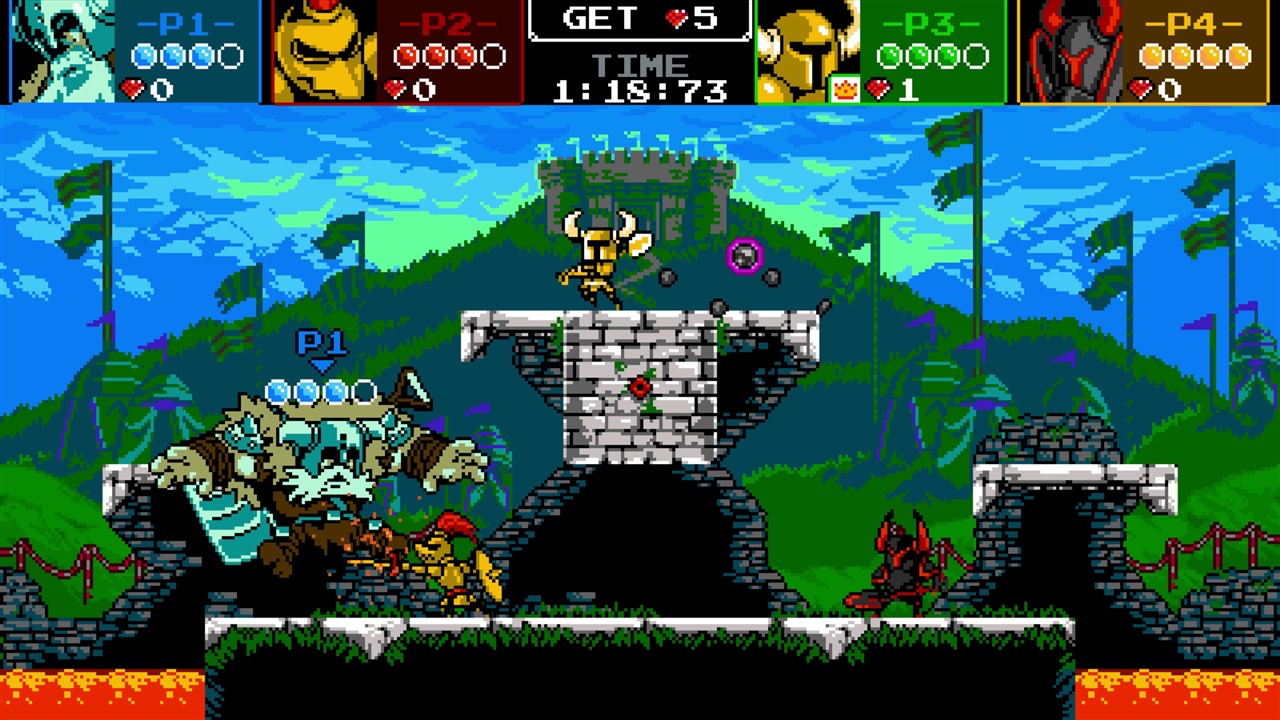1280x720 pixels.
Task: Click the crown icon on P3's panel
Action: pyautogui.click(x=846, y=88)
